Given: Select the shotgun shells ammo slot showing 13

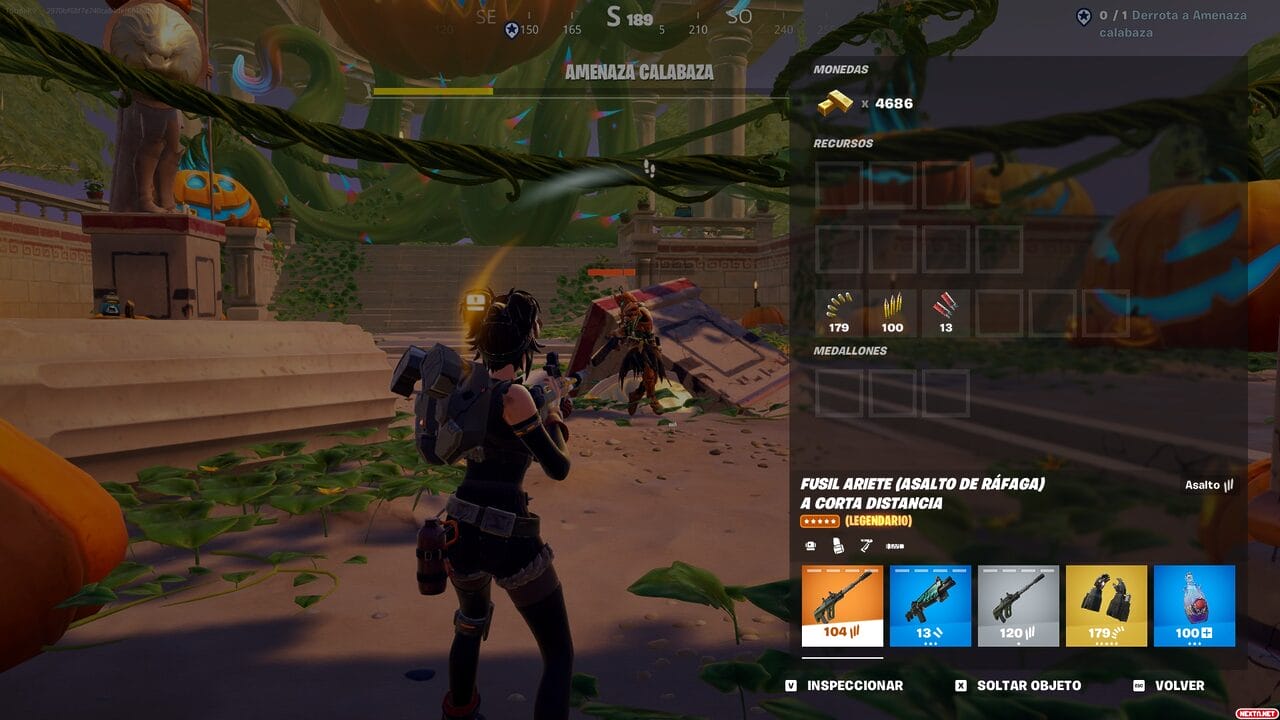Looking at the screenshot, I should coord(945,311).
